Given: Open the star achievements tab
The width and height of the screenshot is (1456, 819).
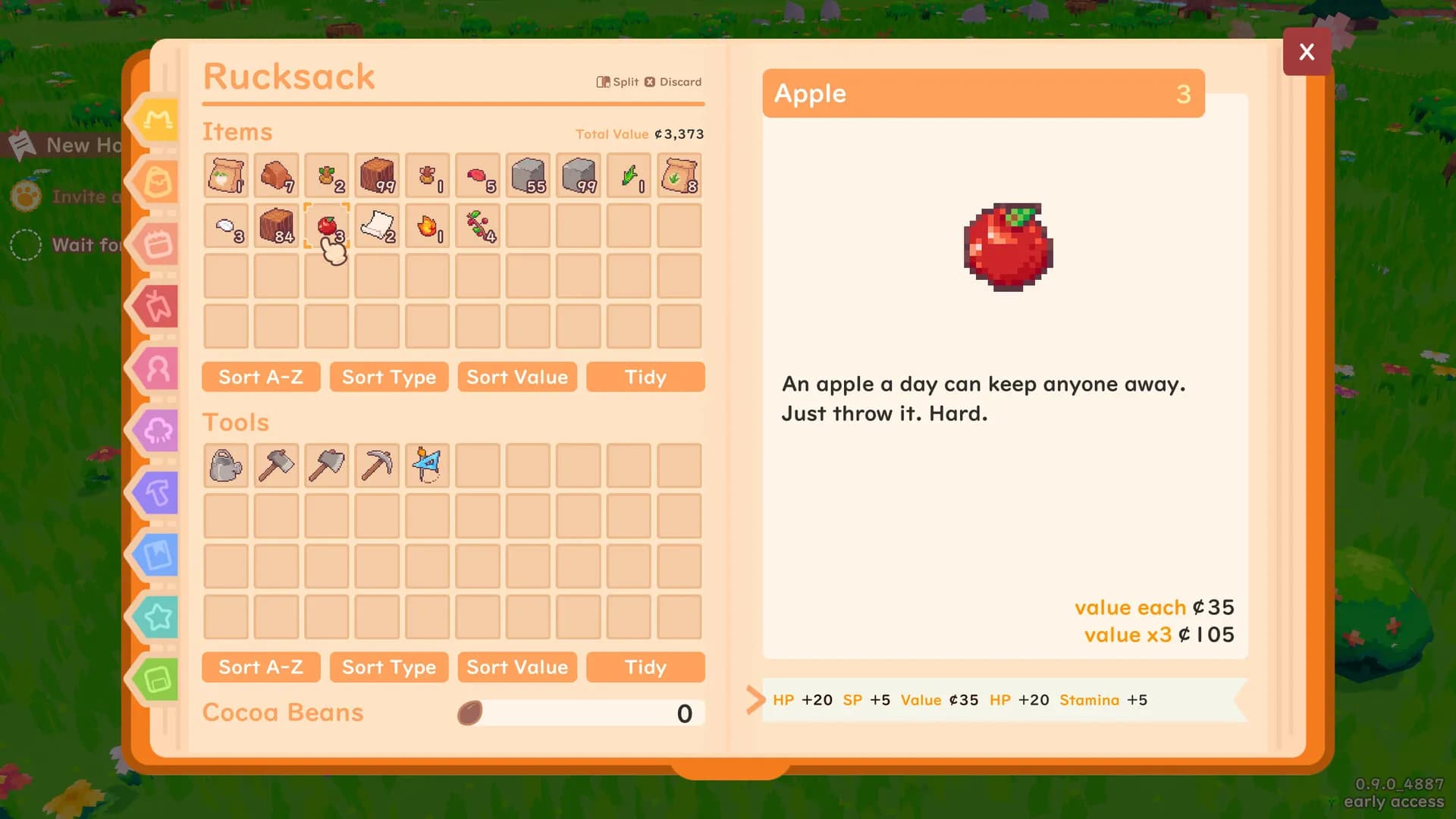Looking at the screenshot, I should (x=154, y=617).
